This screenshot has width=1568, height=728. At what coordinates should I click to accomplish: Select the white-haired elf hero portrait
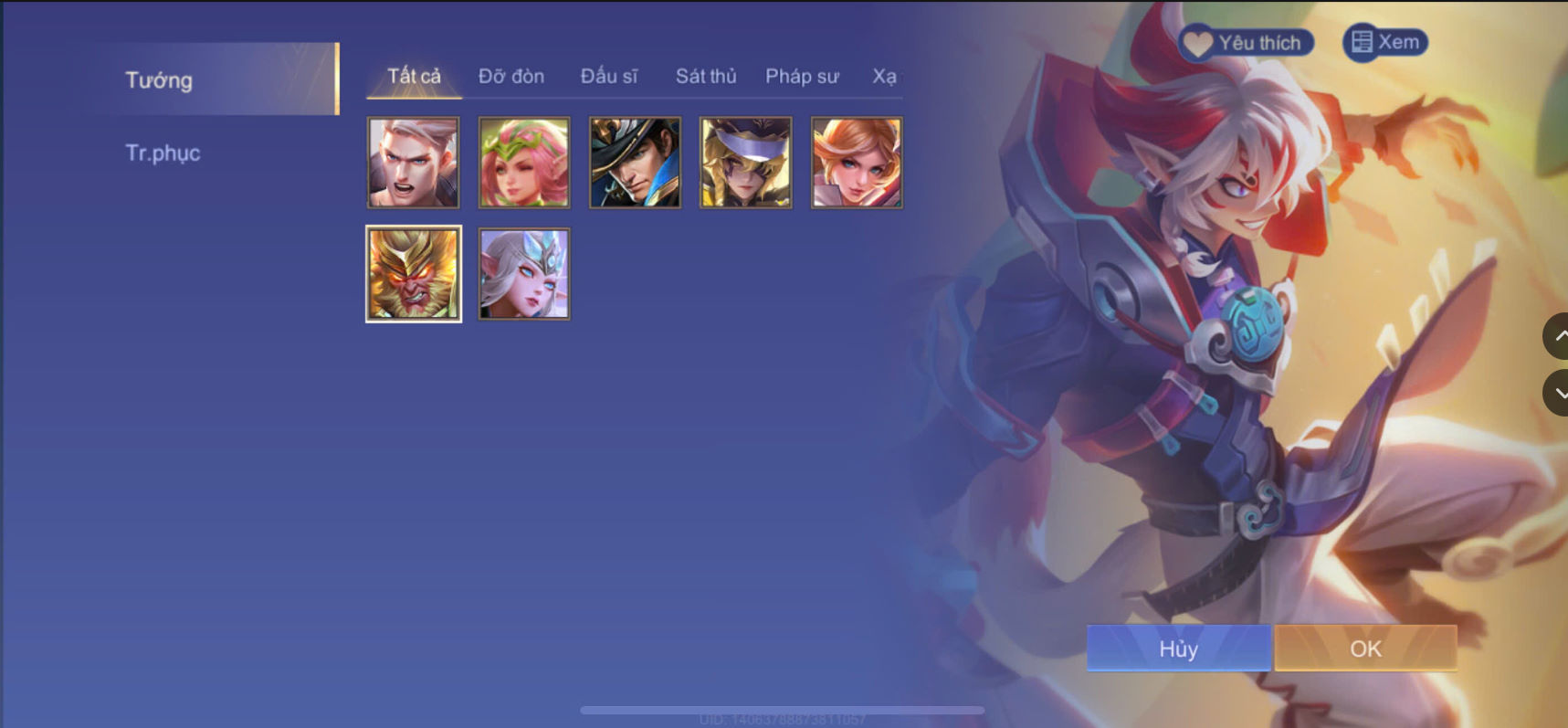[522, 273]
